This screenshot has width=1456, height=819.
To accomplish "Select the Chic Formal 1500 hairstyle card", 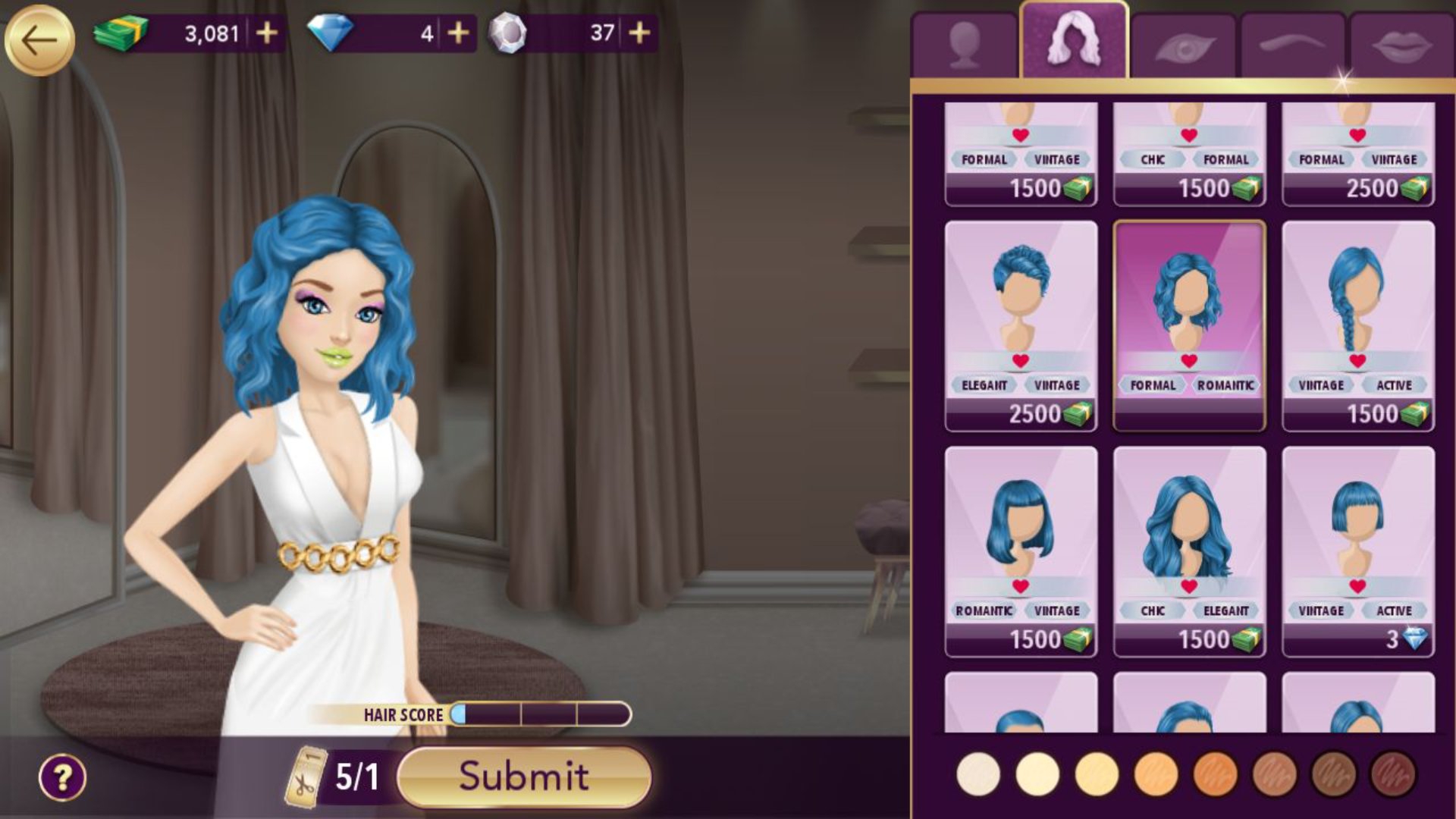I will (1189, 155).
